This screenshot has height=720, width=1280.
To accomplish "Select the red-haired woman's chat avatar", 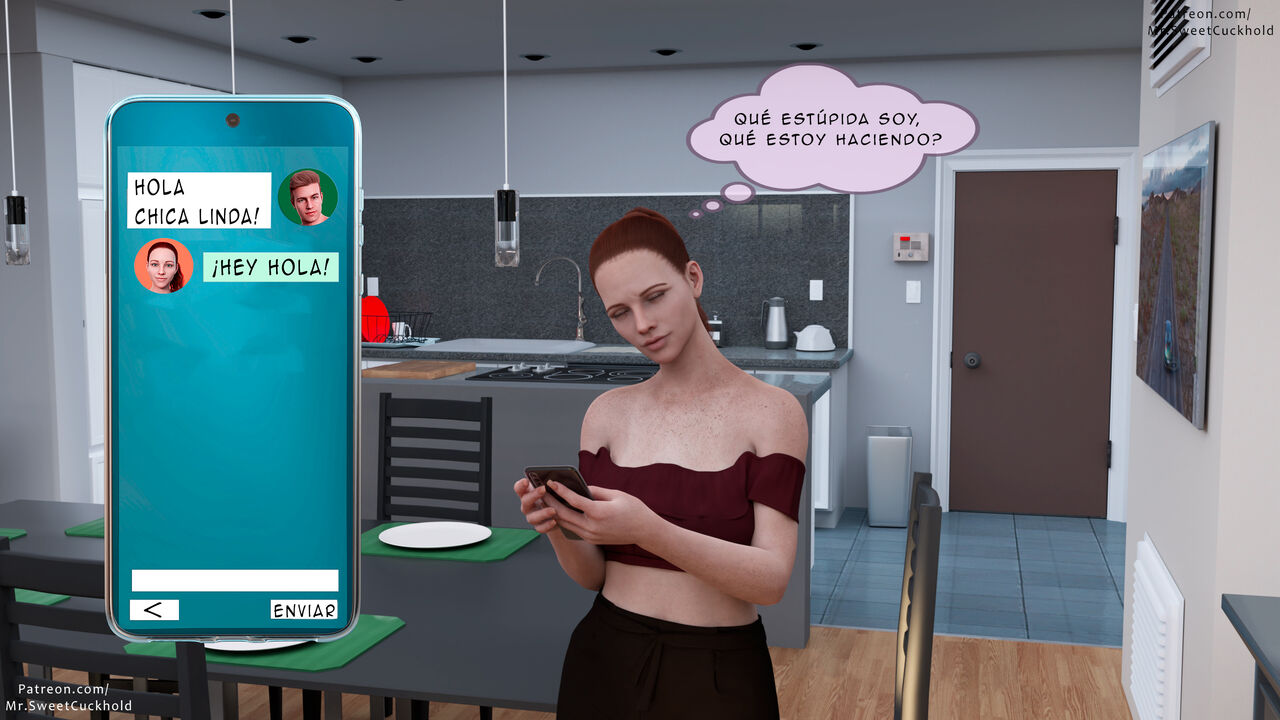I will [163, 266].
